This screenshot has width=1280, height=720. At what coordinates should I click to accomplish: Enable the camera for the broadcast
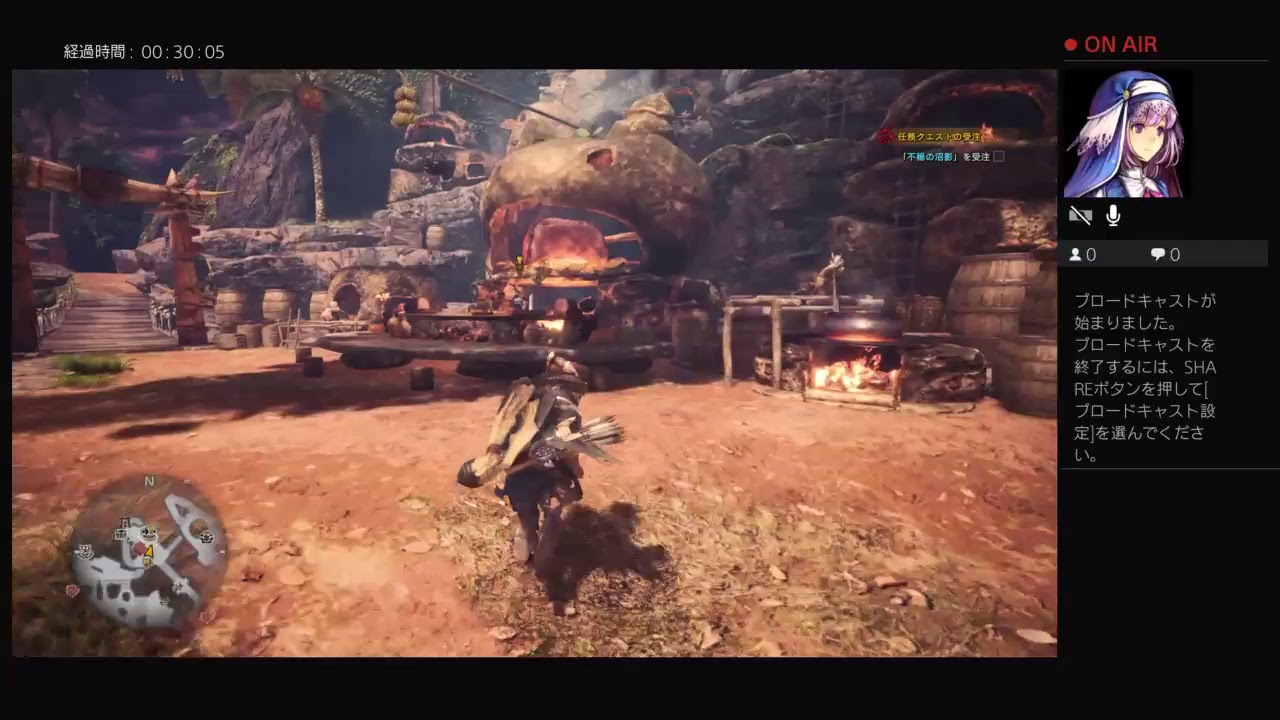tap(1080, 214)
